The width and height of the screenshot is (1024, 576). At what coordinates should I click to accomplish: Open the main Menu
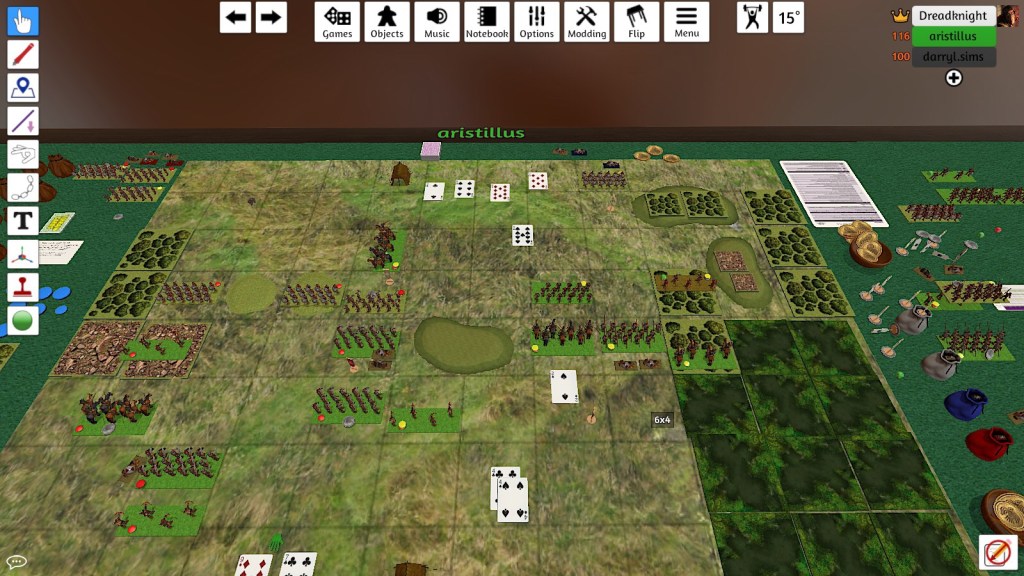click(x=686, y=21)
